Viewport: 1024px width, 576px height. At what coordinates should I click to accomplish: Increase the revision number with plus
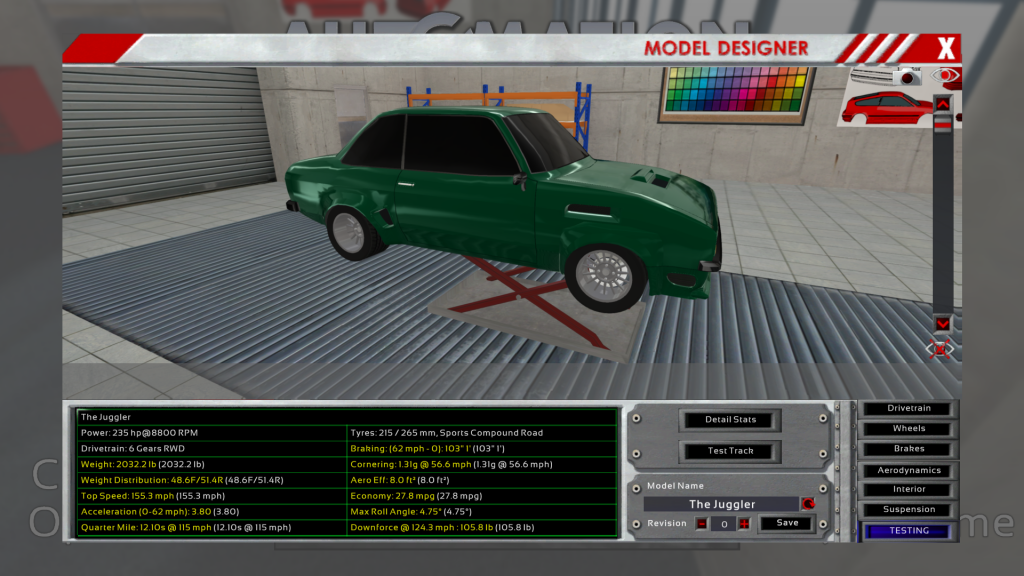(744, 523)
